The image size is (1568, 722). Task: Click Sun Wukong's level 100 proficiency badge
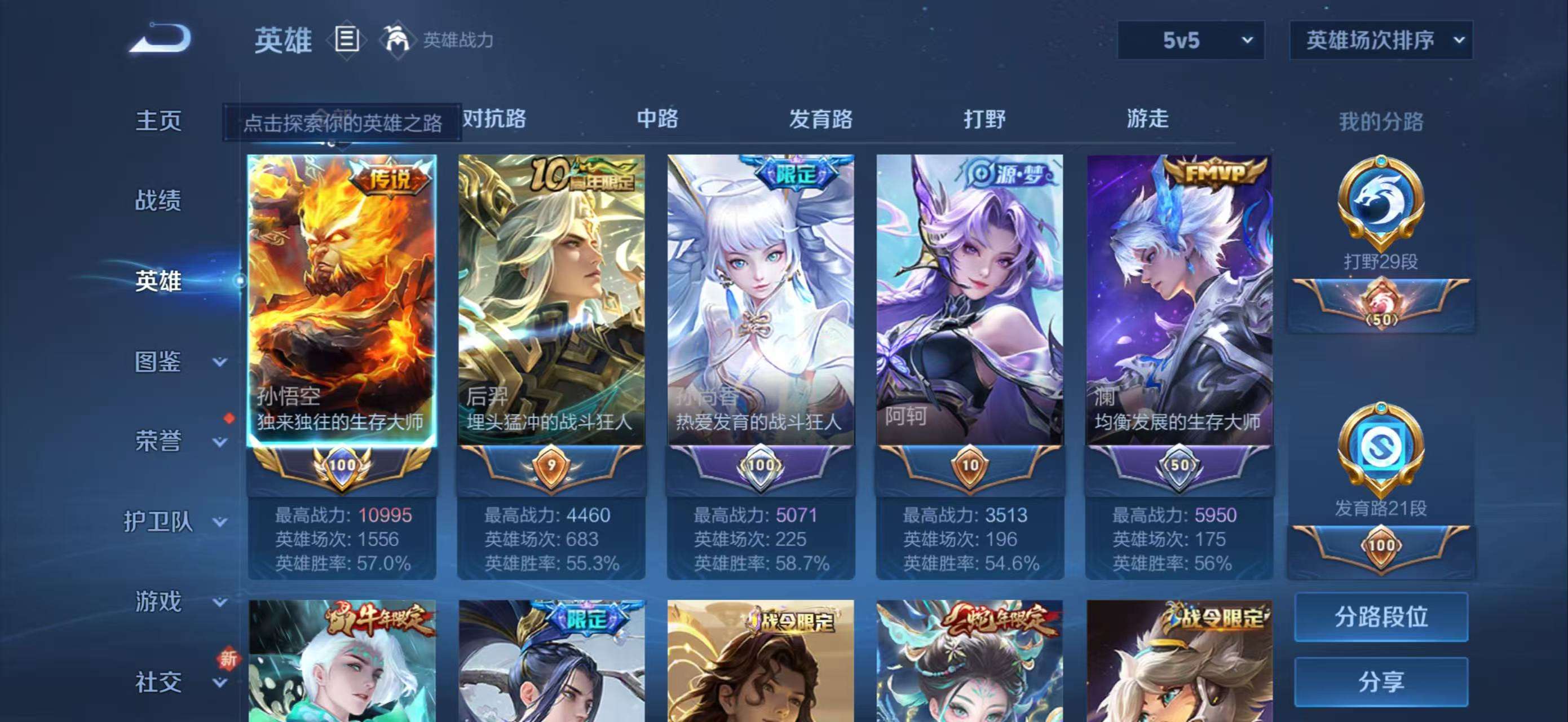pos(343,466)
